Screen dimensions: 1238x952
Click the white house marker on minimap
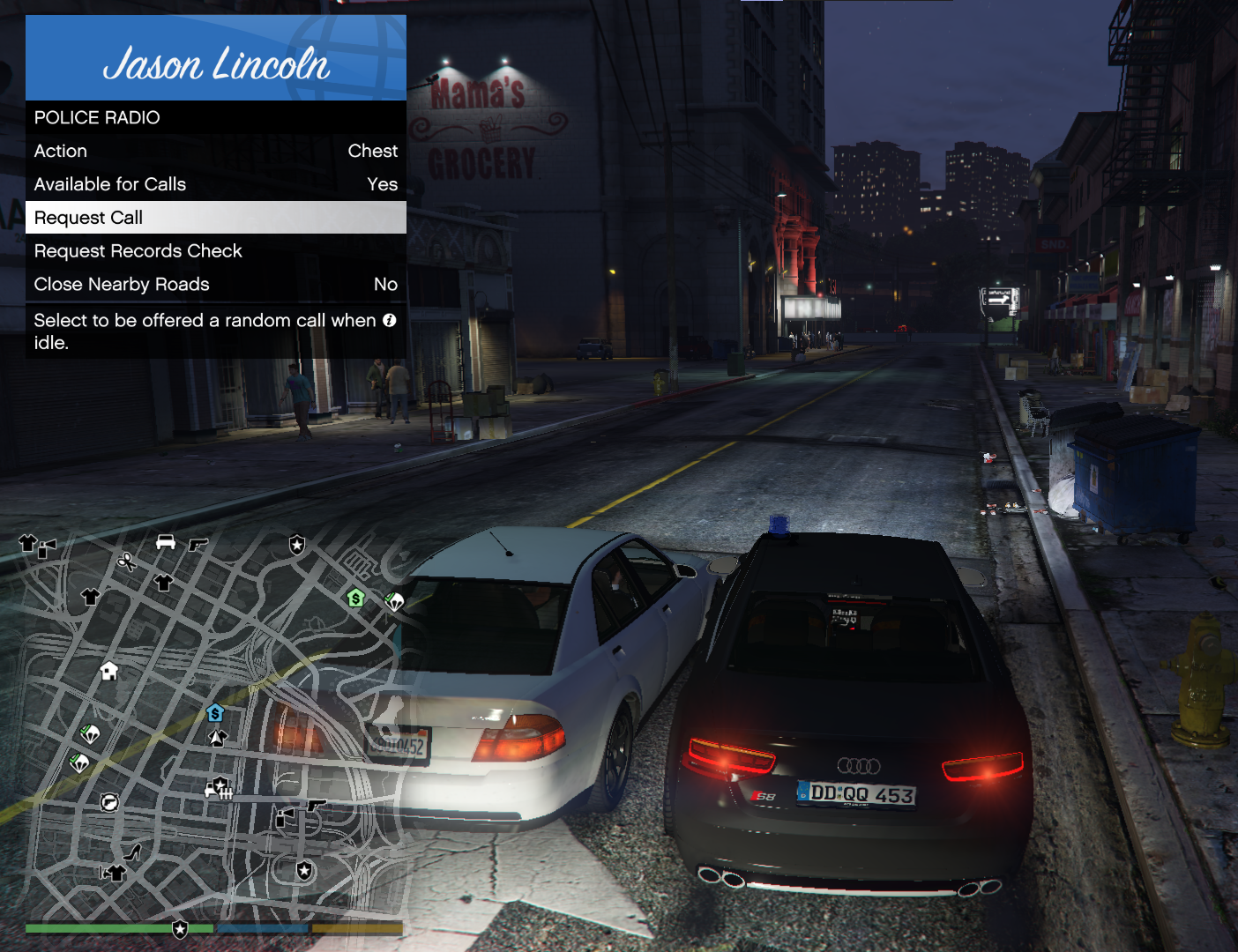109,671
